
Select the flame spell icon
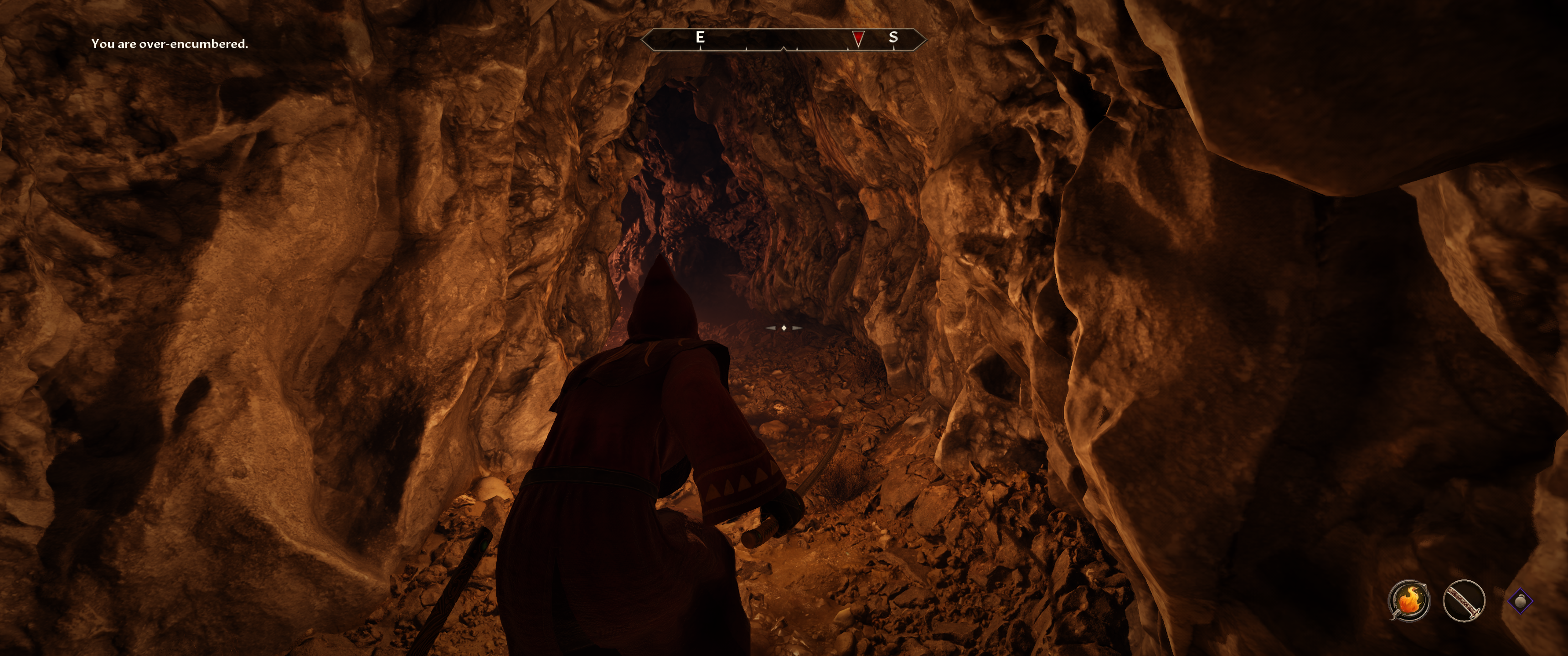click(x=1408, y=600)
